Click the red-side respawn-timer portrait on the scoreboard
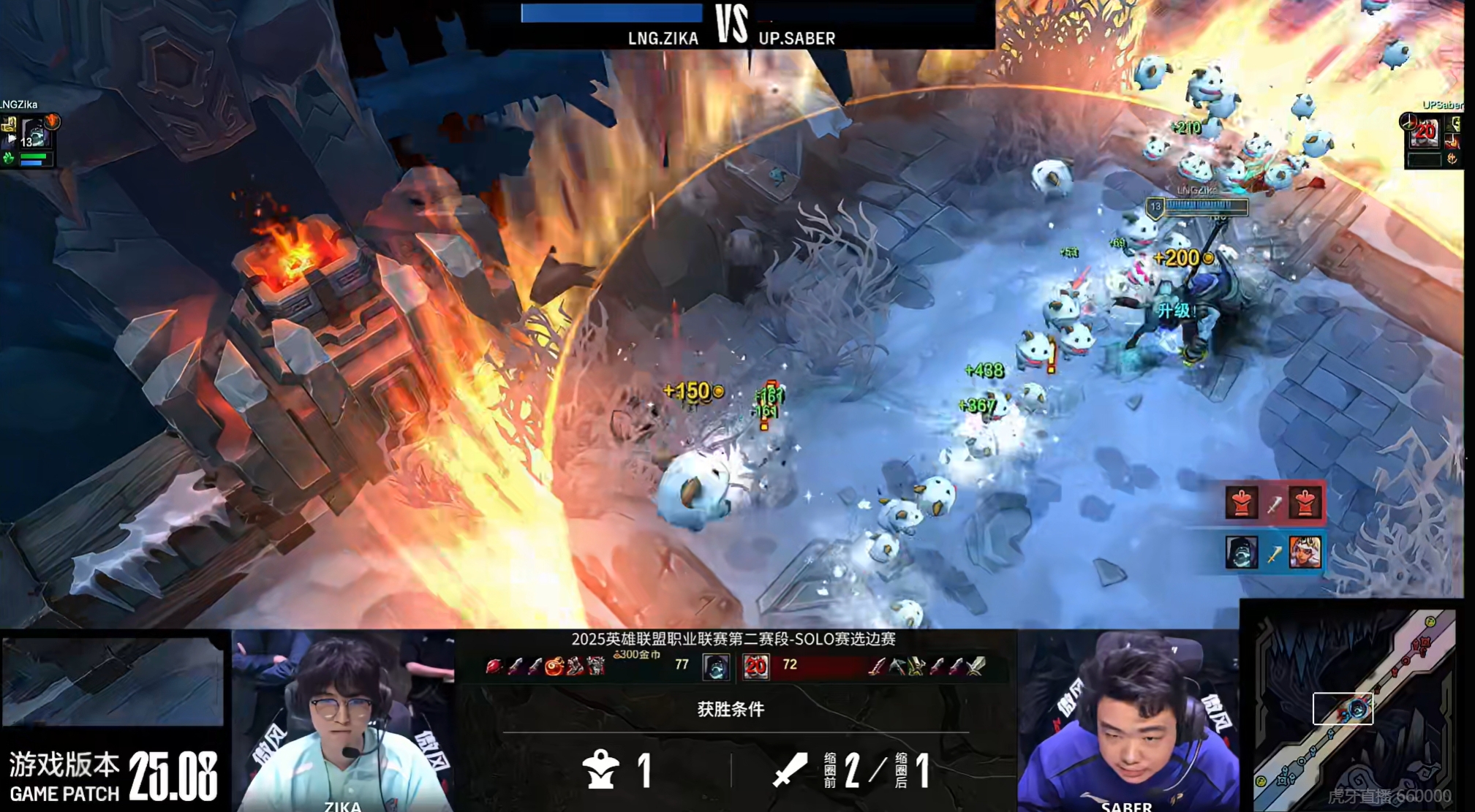The width and height of the screenshot is (1475, 812). pos(755,666)
